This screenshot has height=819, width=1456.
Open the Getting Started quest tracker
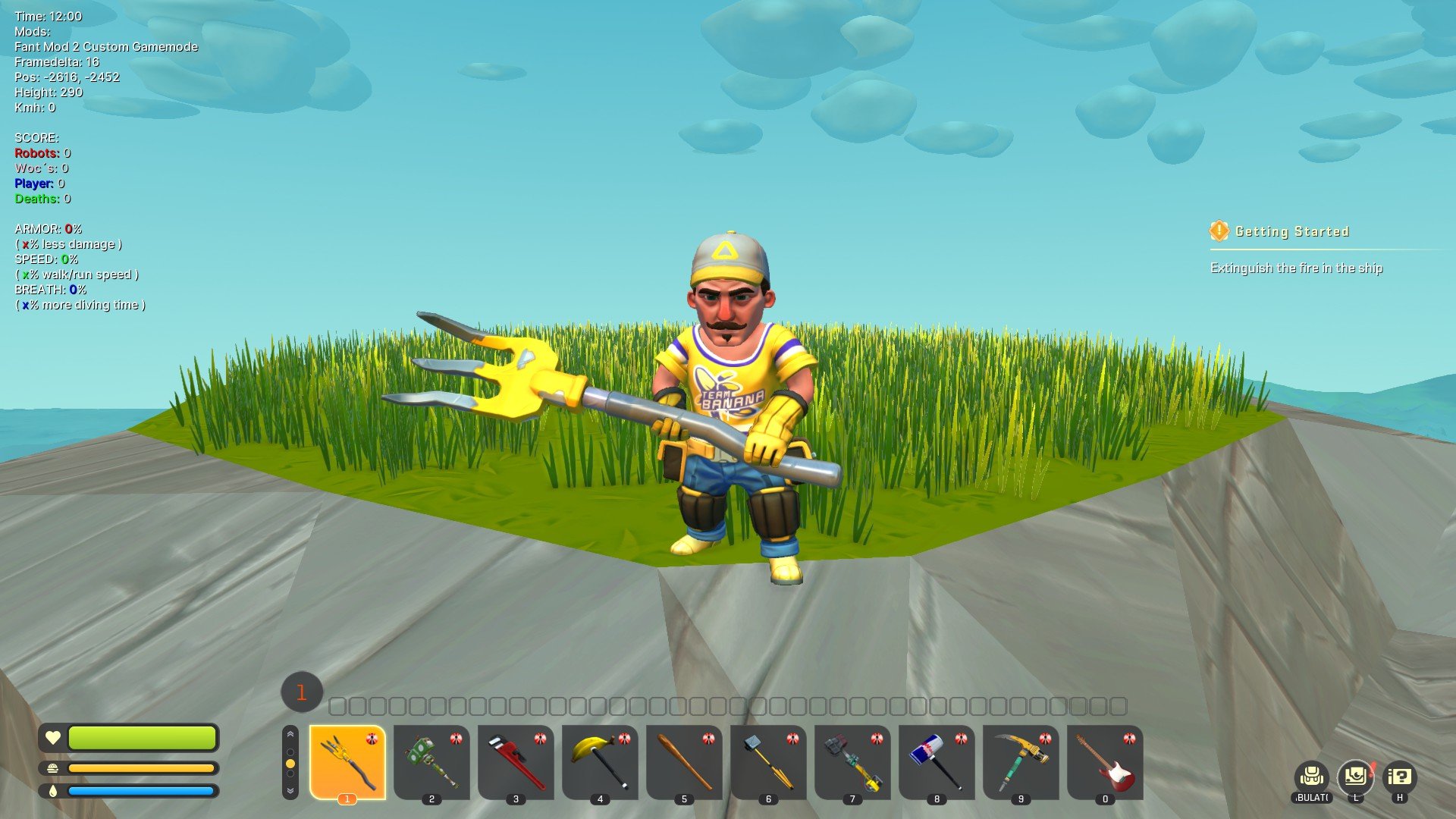click(1291, 231)
